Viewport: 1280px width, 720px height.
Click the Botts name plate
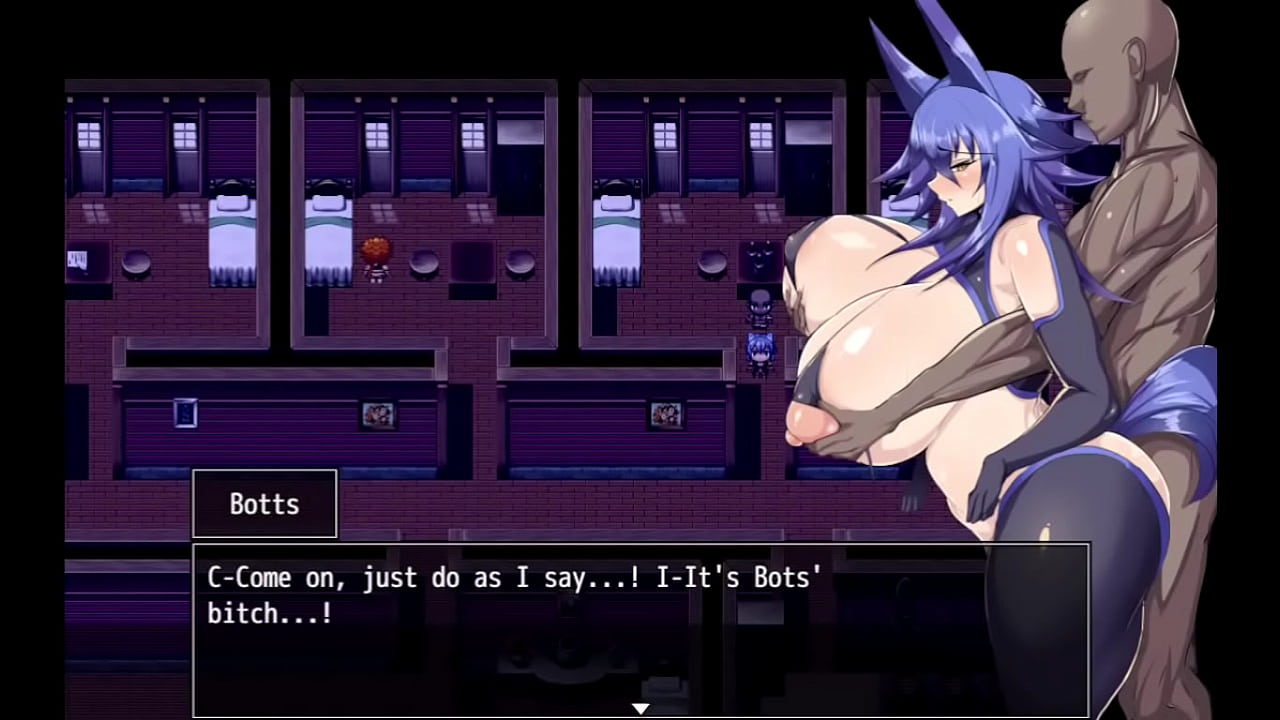coord(264,504)
